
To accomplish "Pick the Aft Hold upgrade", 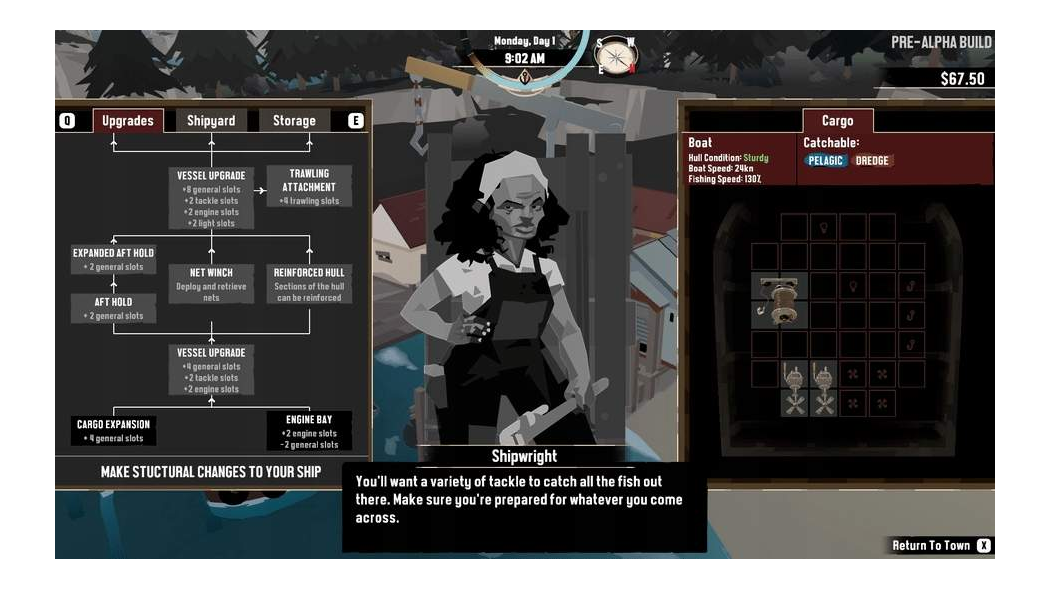I will [x=114, y=308].
